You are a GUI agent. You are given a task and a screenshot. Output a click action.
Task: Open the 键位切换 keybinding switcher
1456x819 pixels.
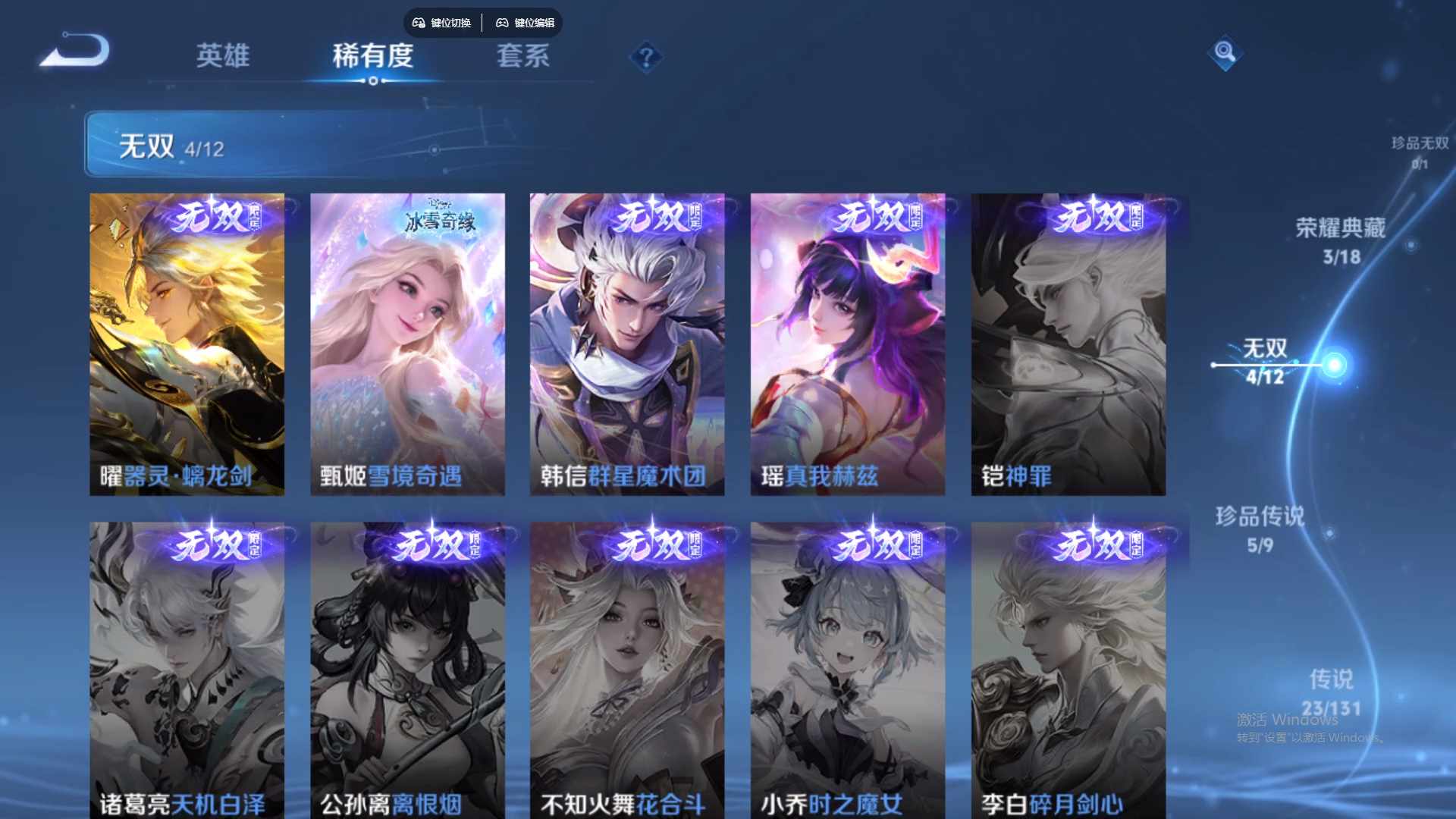coord(442,23)
